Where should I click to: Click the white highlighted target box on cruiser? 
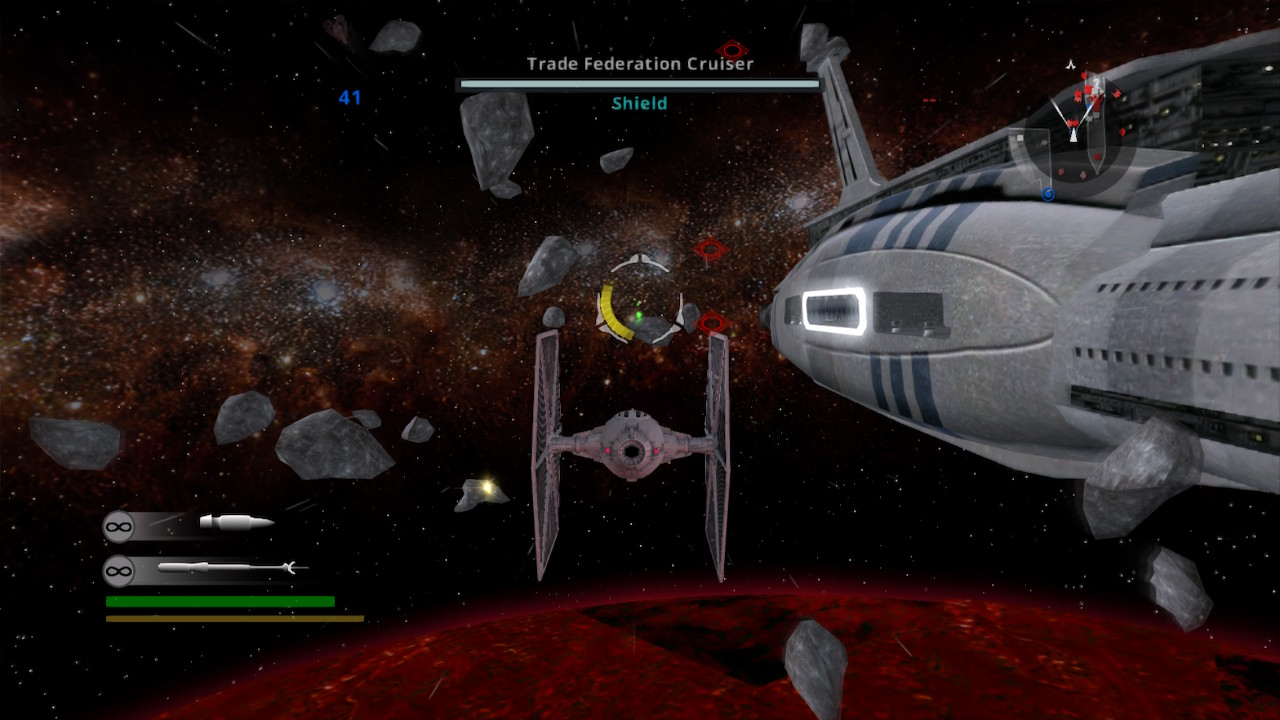[x=834, y=310]
